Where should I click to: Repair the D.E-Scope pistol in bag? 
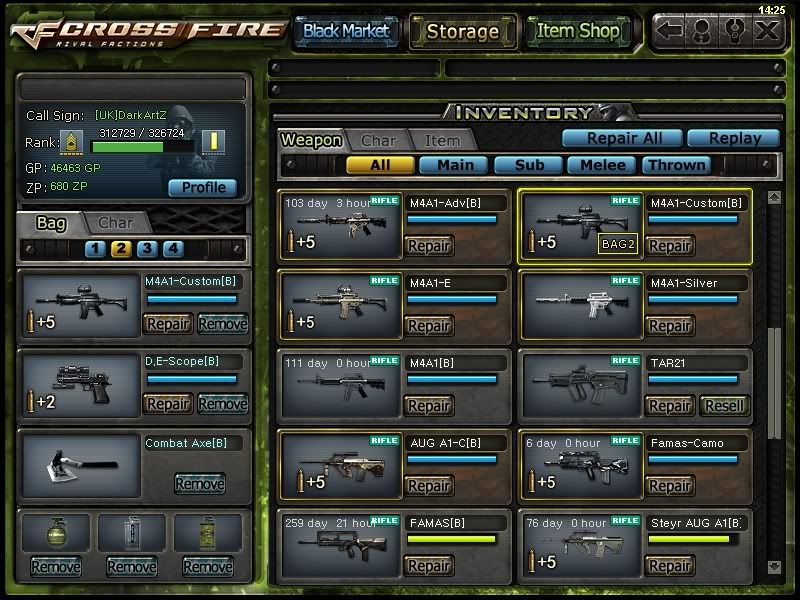point(168,404)
